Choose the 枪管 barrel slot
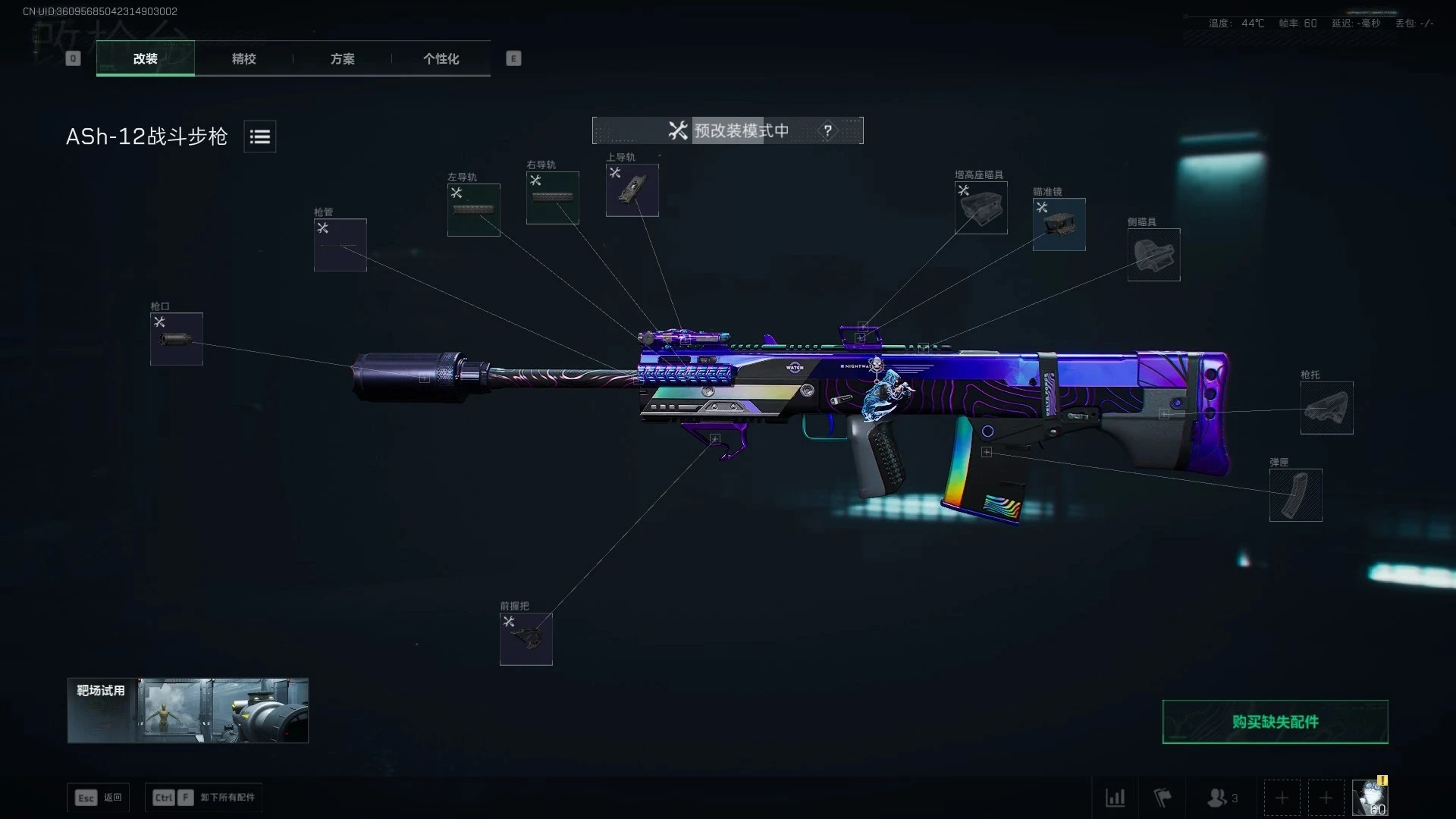This screenshot has width=1456, height=819. click(340, 245)
